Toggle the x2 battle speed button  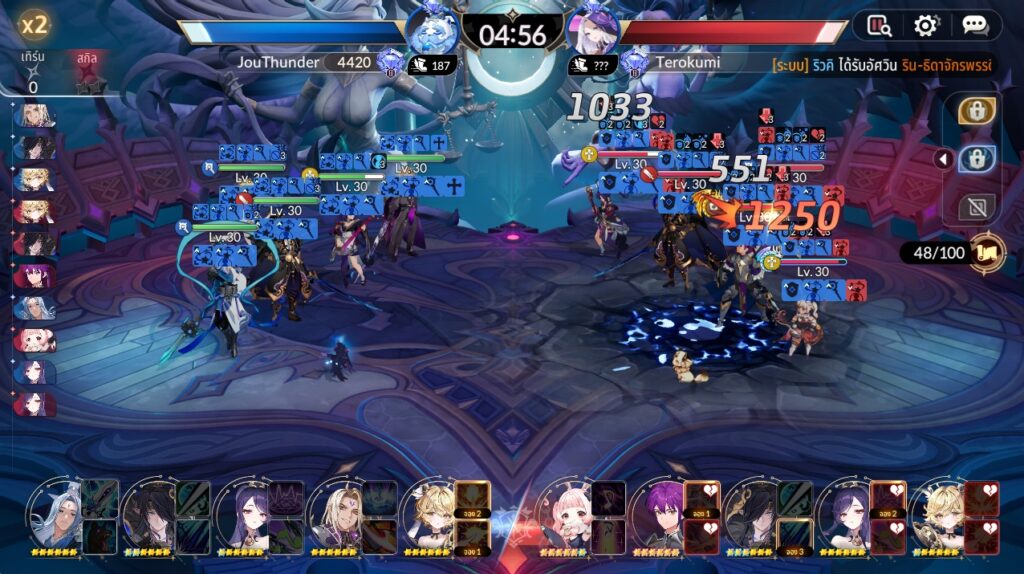[x=35, y=24]
